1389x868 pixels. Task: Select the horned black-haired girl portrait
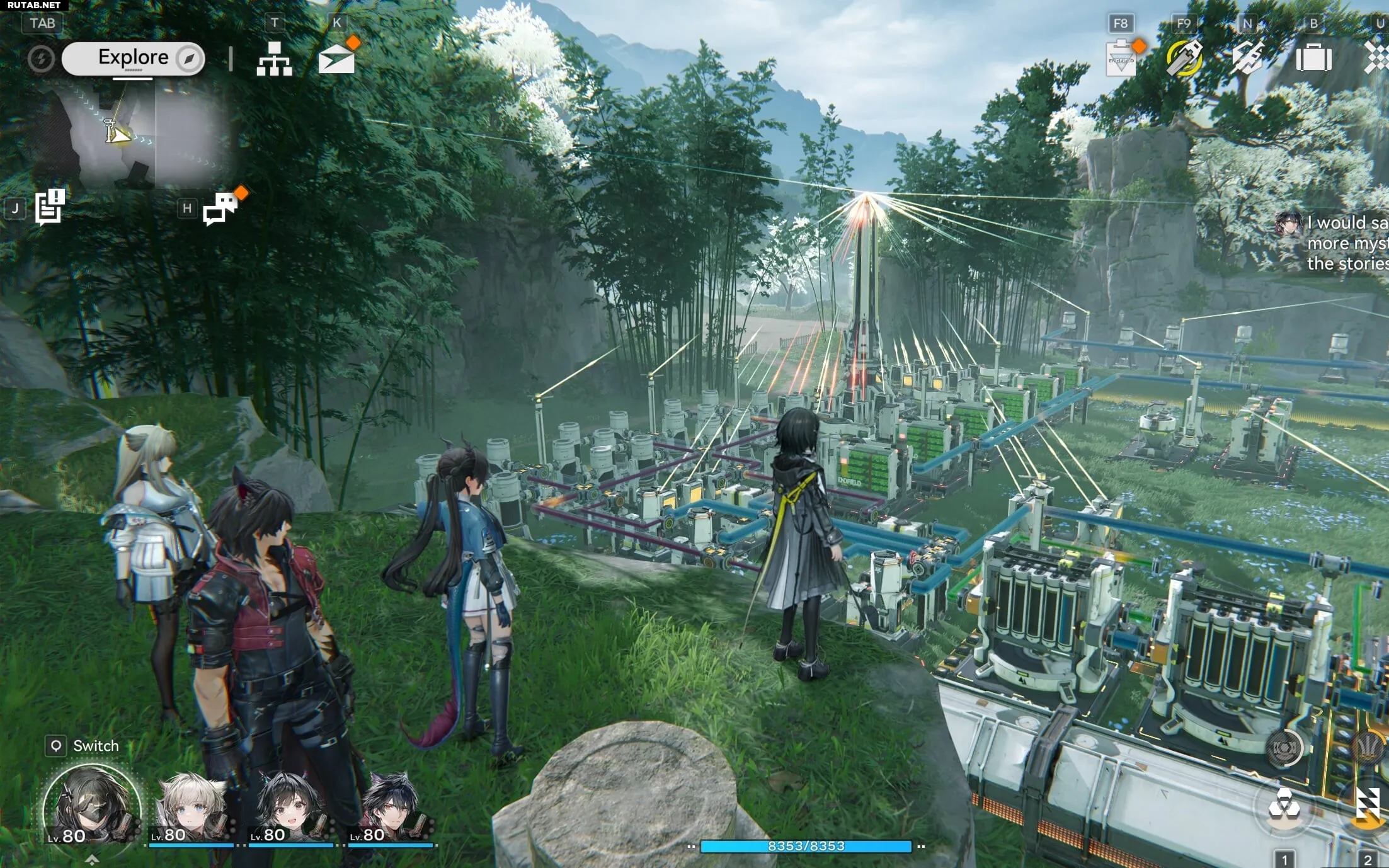290,809
